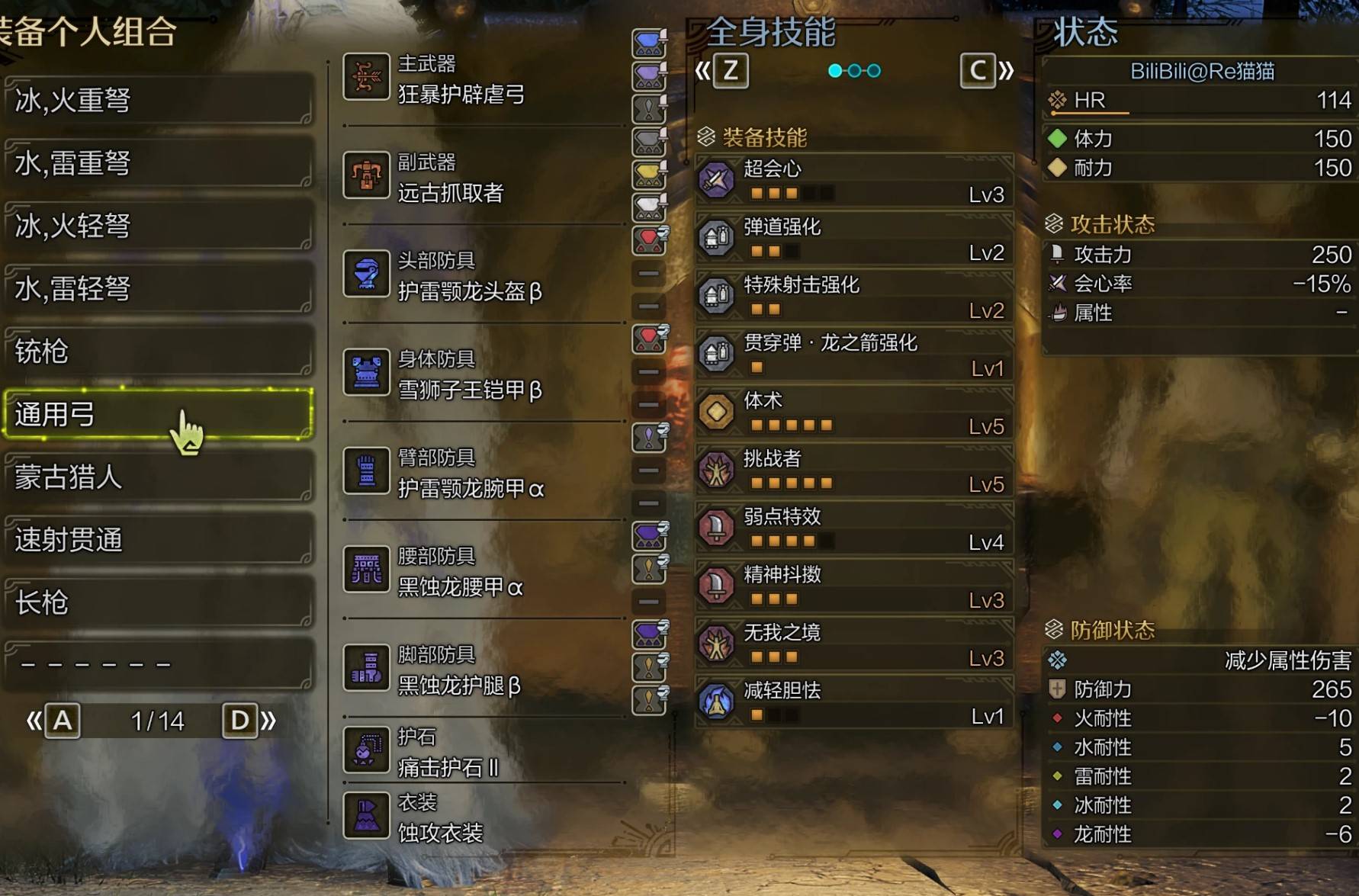Click the D loadout-page arrow
The image size is (1359, 896).
(x=240, y=718)
